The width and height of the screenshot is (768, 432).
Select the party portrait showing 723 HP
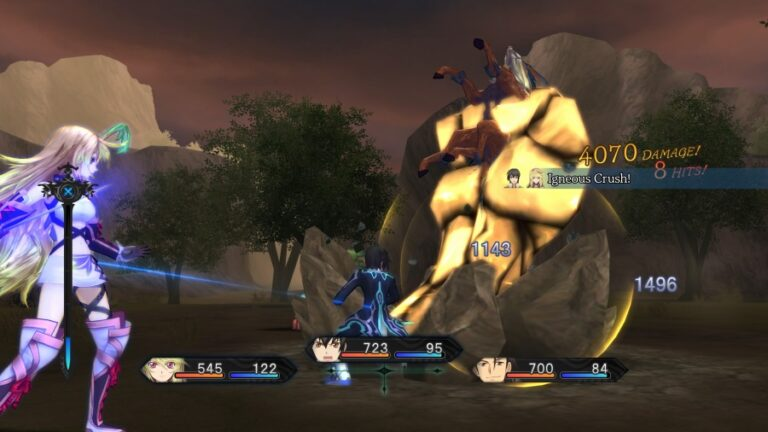(x=327, y=349)
